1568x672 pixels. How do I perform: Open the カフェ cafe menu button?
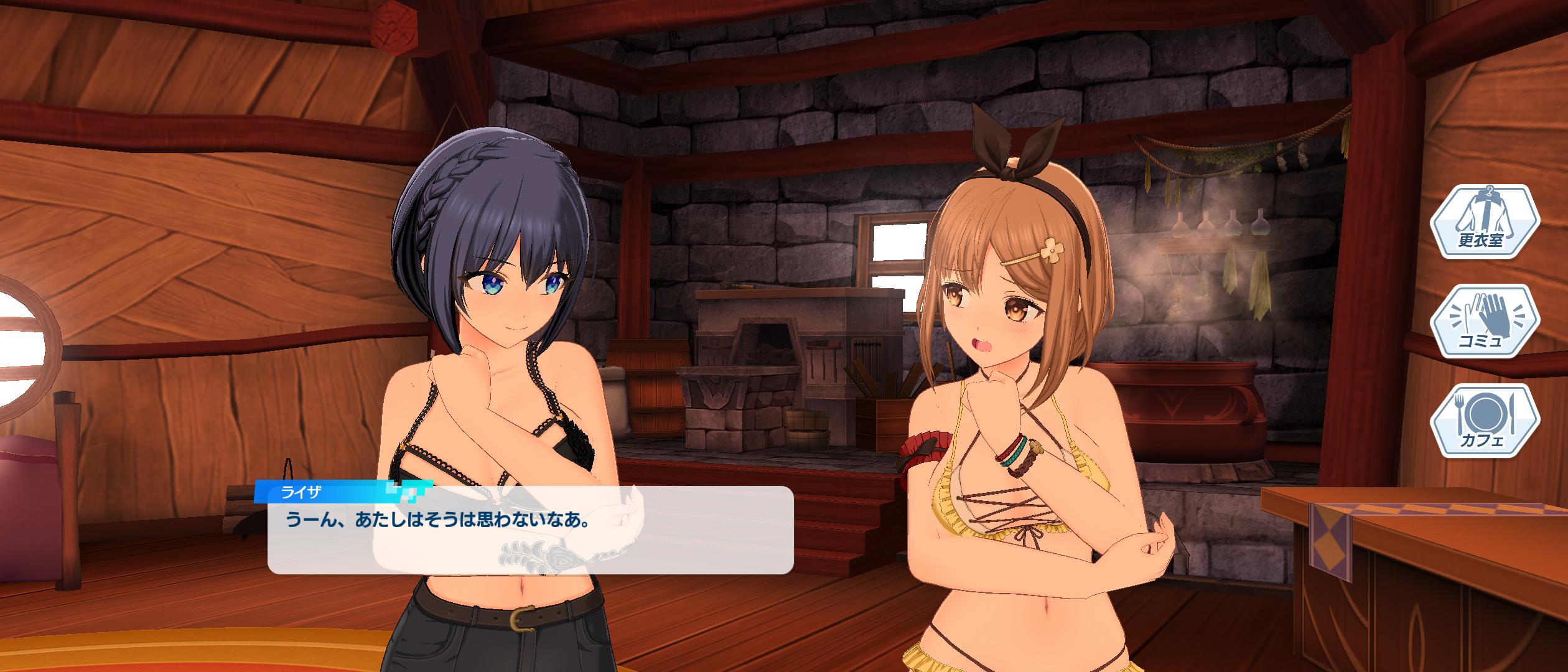[x=1484, y=421]
